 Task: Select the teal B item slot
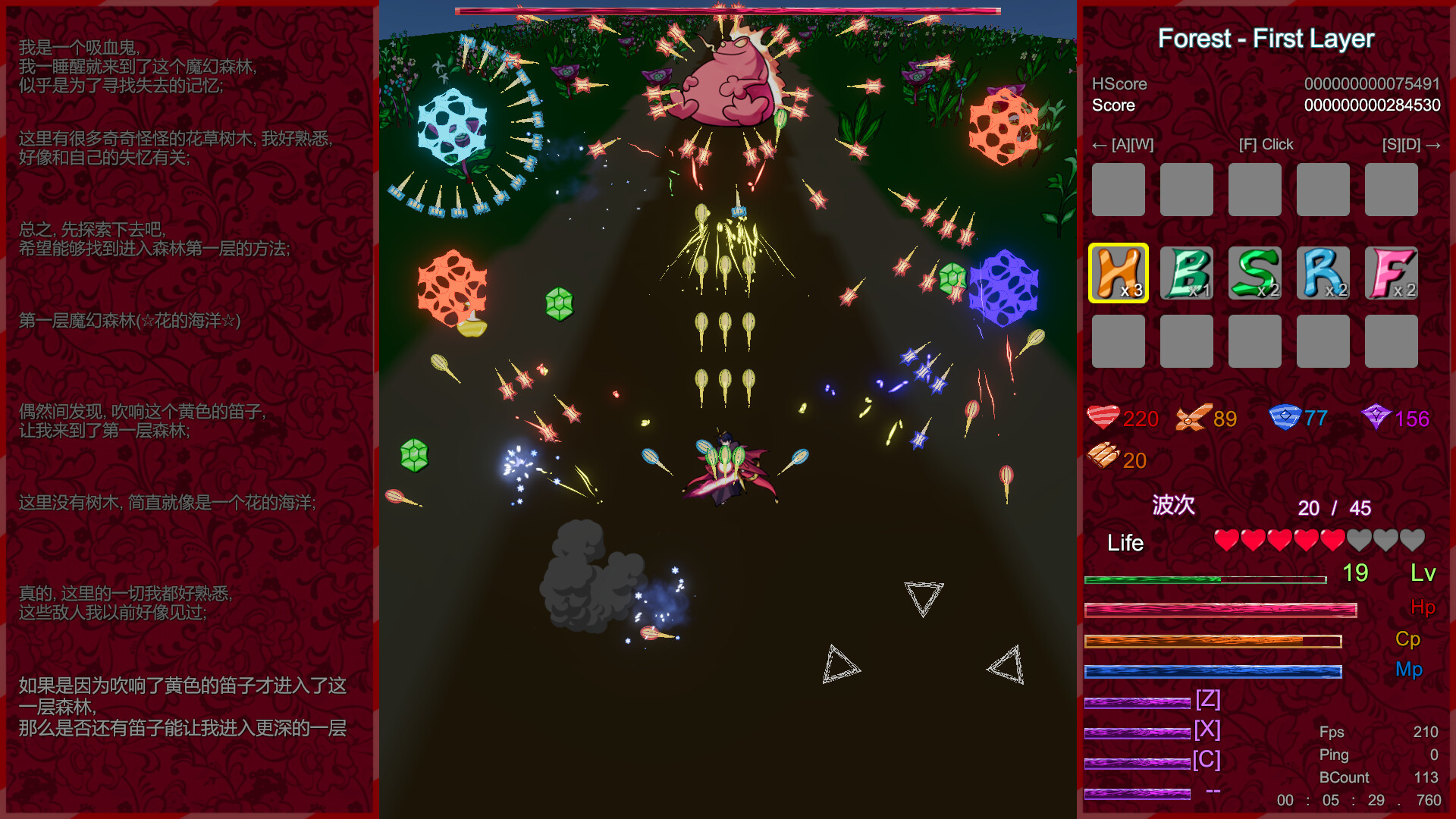(1187, 273)
